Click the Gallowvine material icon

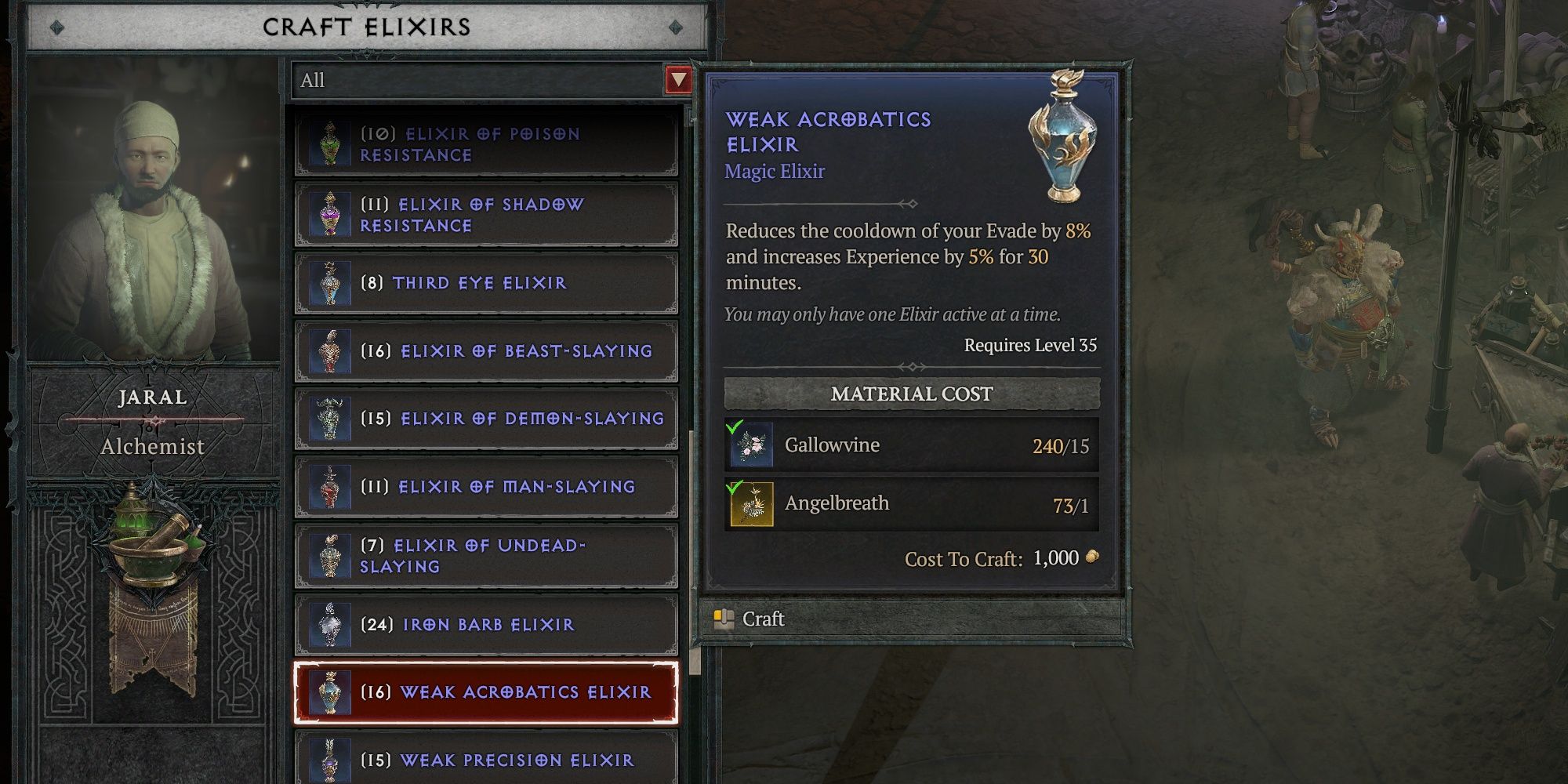click(750, 445)
